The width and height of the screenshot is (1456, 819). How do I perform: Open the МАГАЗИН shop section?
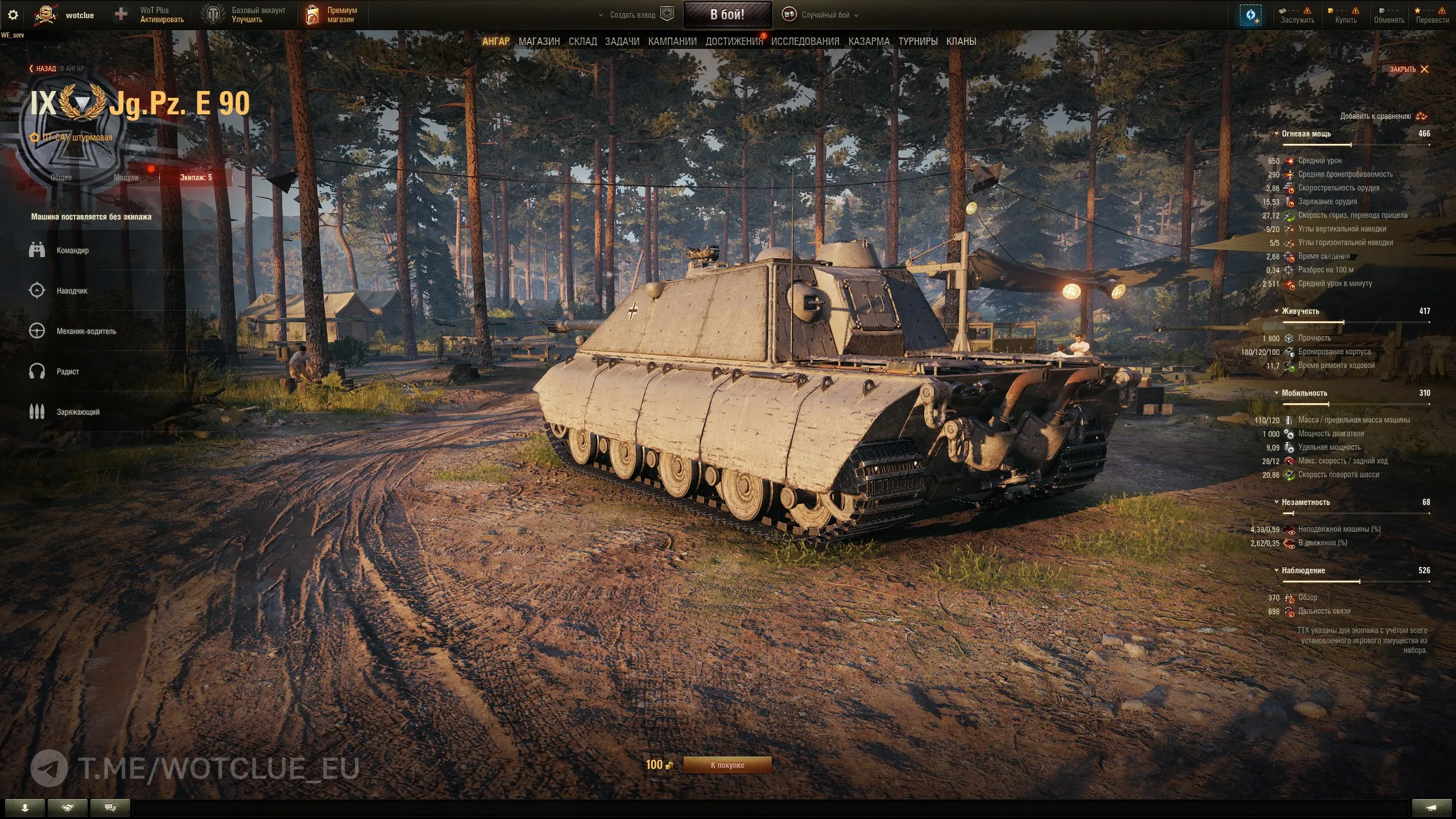[x=539, y=42]
